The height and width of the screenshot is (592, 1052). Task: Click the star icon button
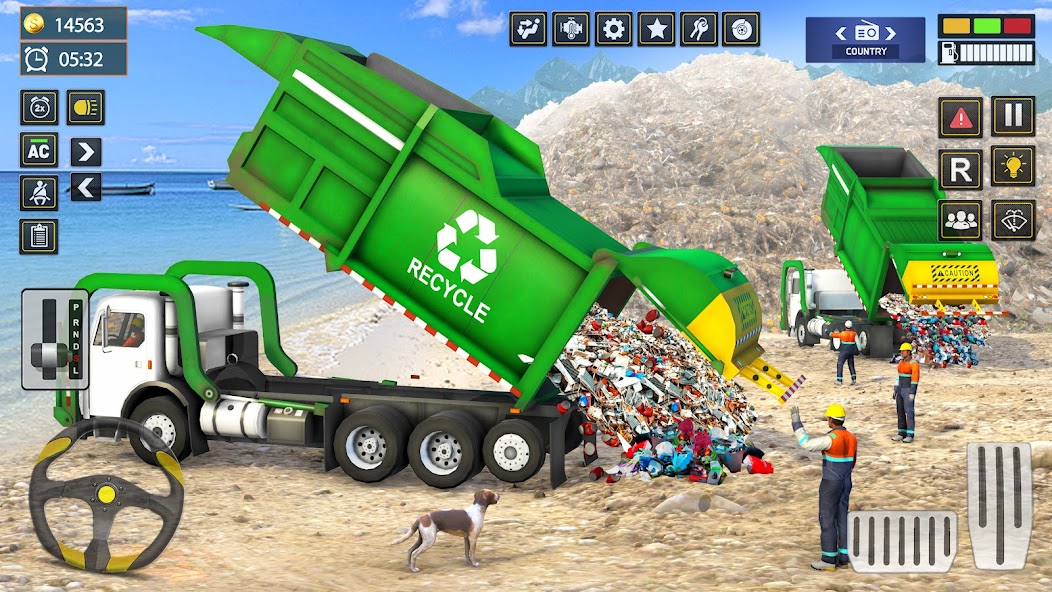(656, 28)
